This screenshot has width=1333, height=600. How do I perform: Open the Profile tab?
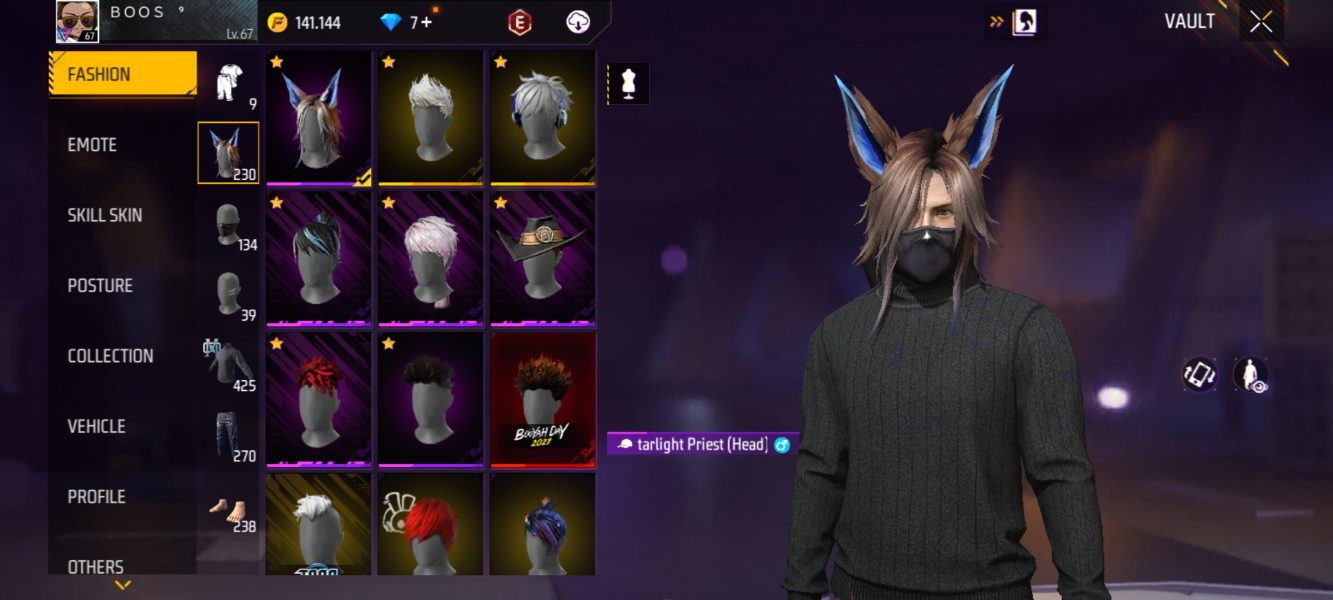96,497
